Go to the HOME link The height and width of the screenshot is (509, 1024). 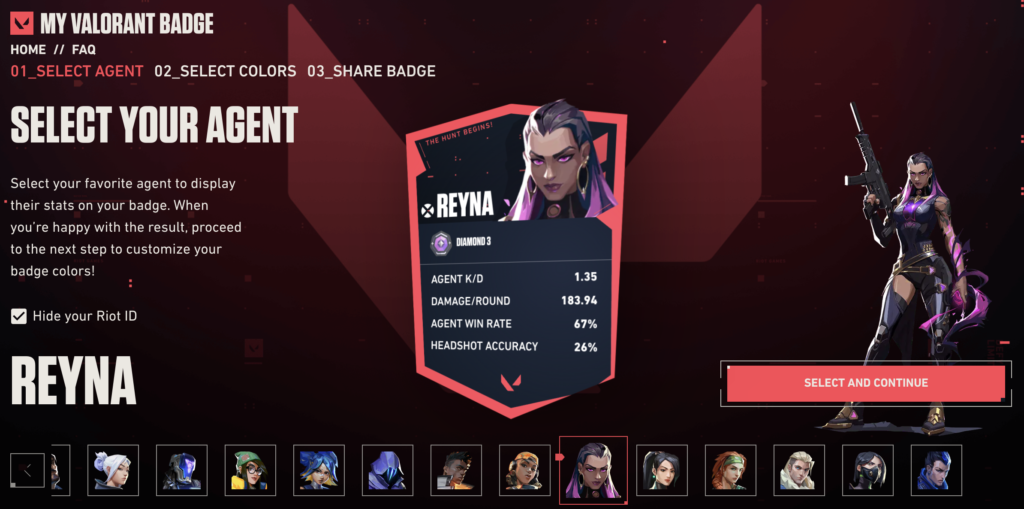28,49
